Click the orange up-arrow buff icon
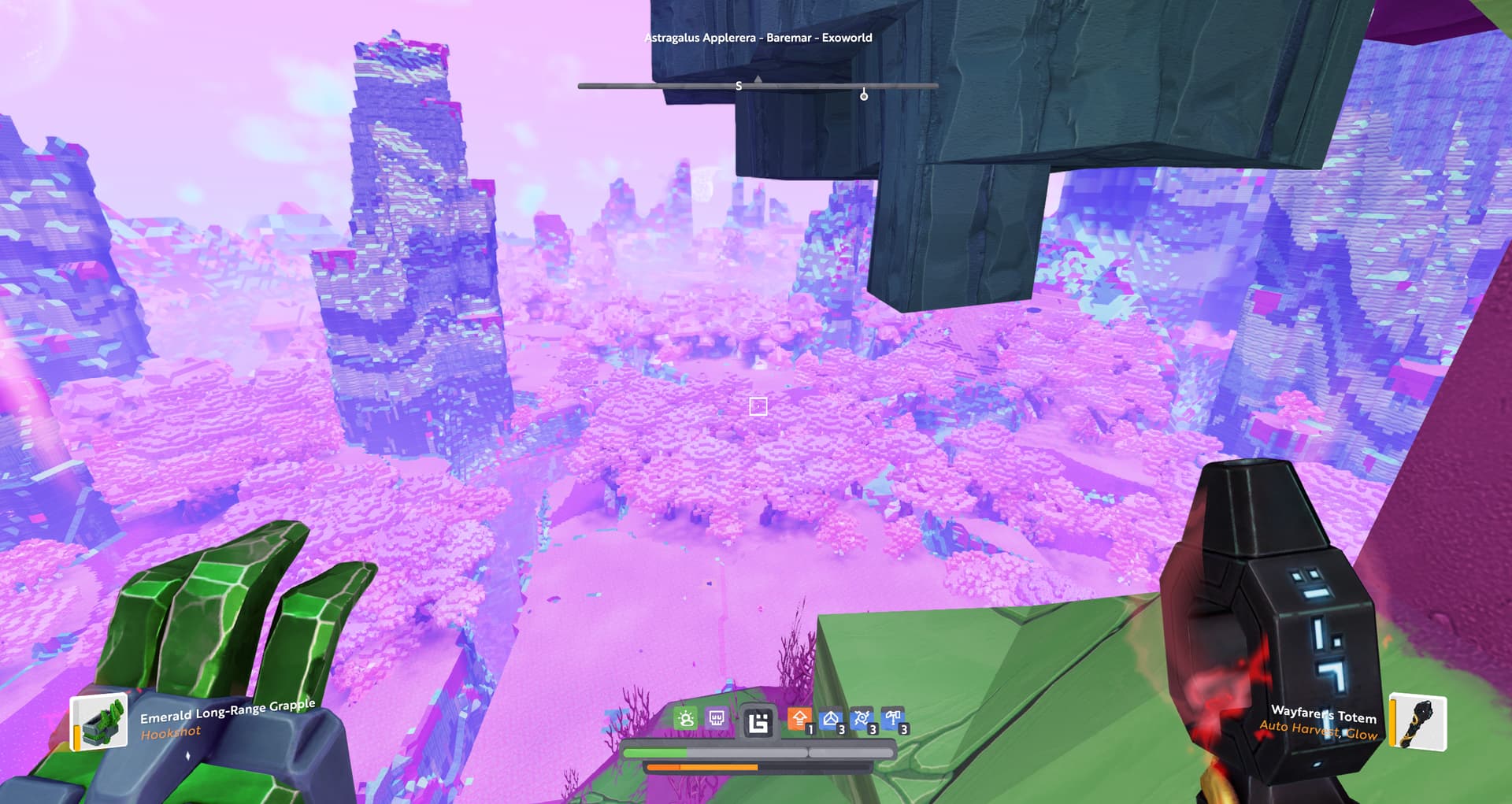The image size is (1512, 804). [799, 719]
